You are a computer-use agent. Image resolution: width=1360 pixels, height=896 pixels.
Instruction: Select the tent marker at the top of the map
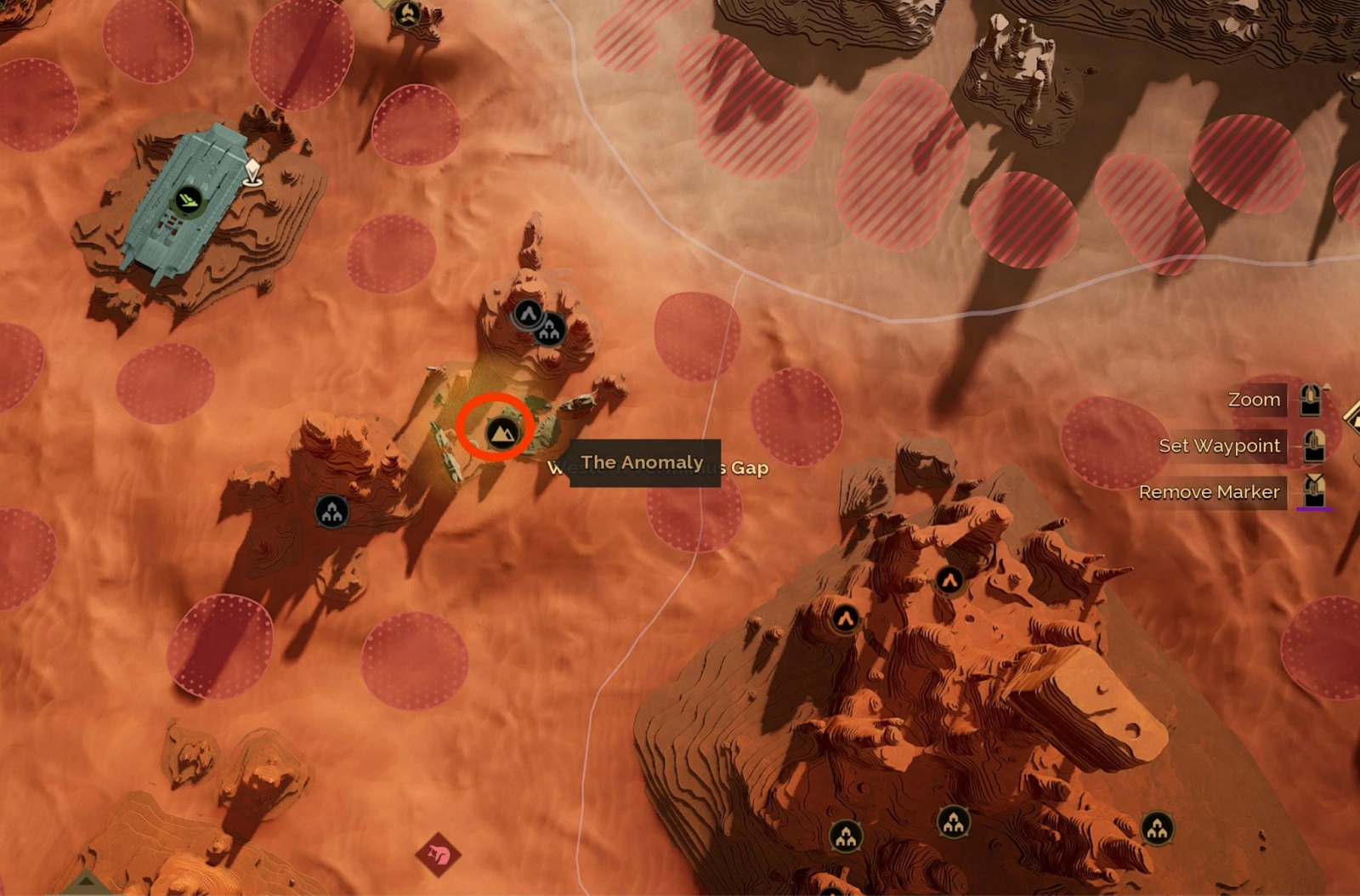[408, 15]
